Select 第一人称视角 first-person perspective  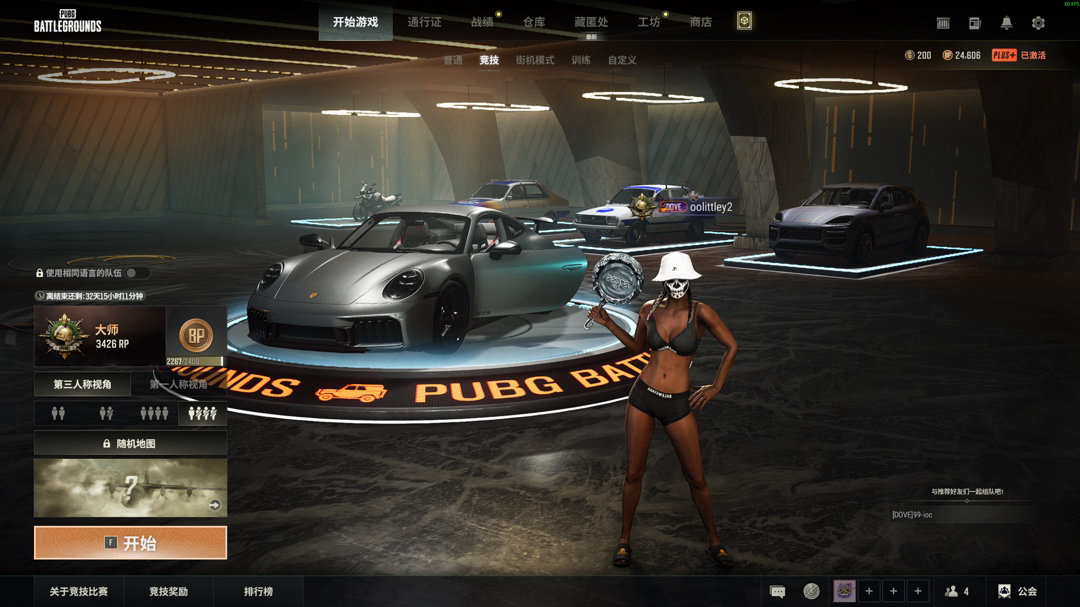(x=179, y=384)
